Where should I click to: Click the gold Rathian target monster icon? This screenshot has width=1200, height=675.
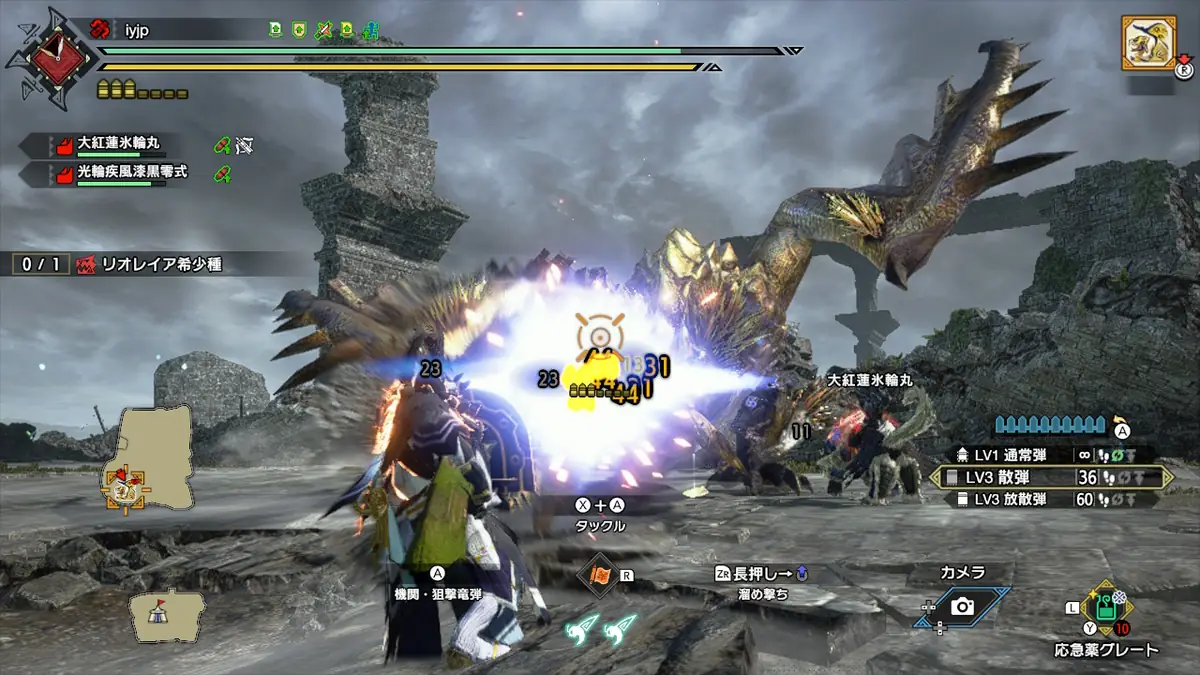coord(1147,43)
